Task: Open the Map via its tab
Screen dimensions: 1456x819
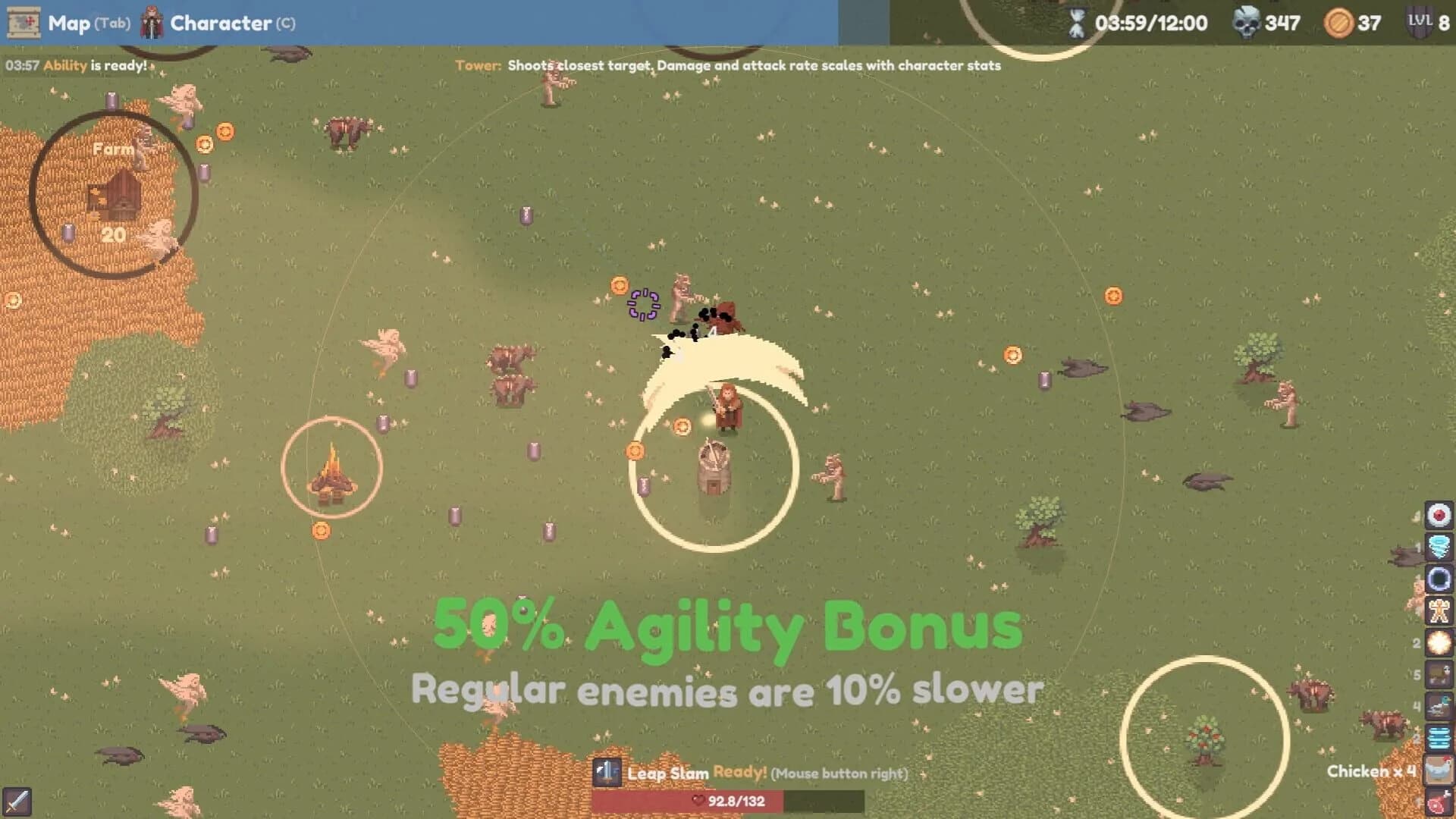Action: point(69,24)
